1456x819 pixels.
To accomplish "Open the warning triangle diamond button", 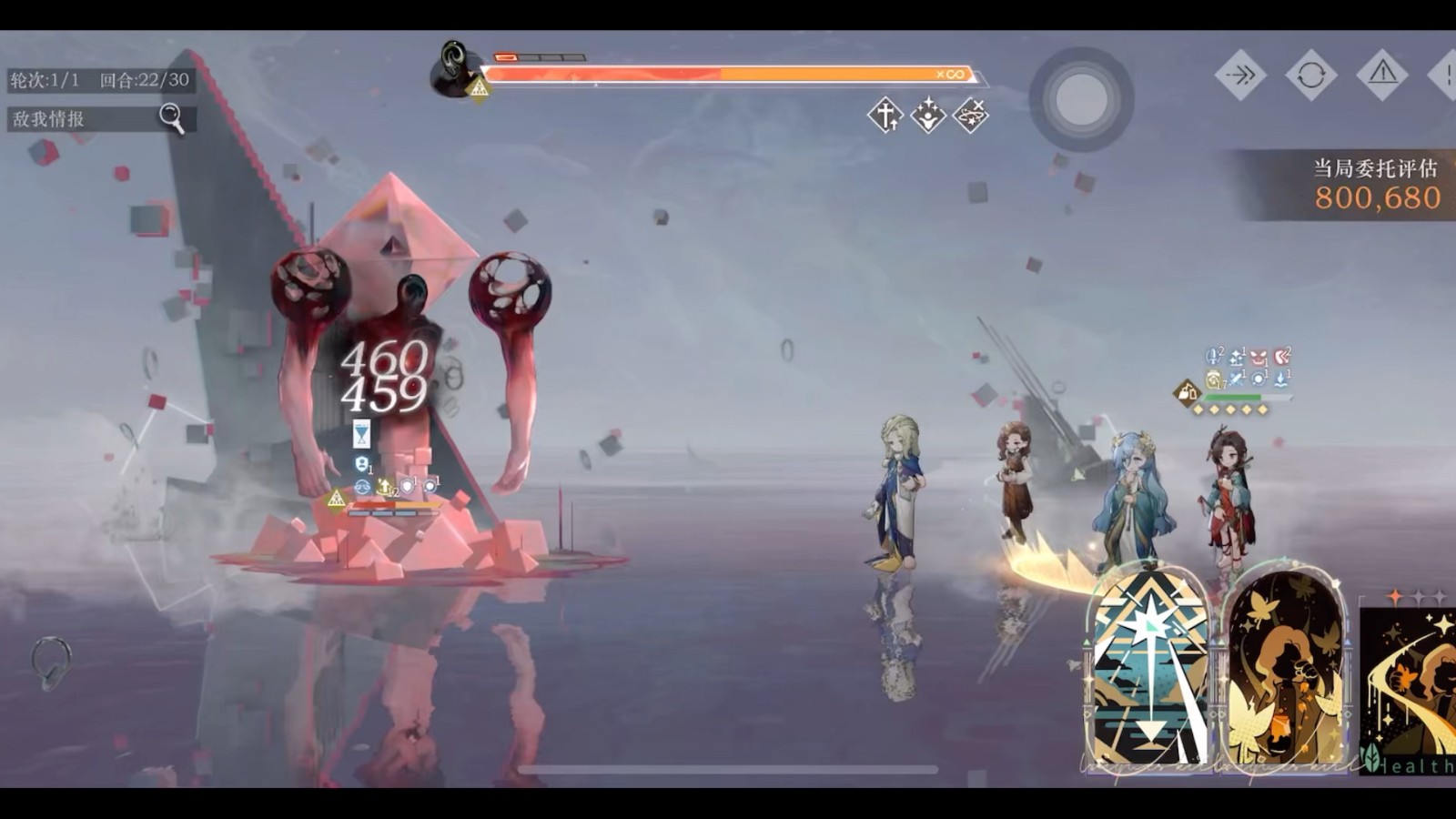I will [1381, 74].
